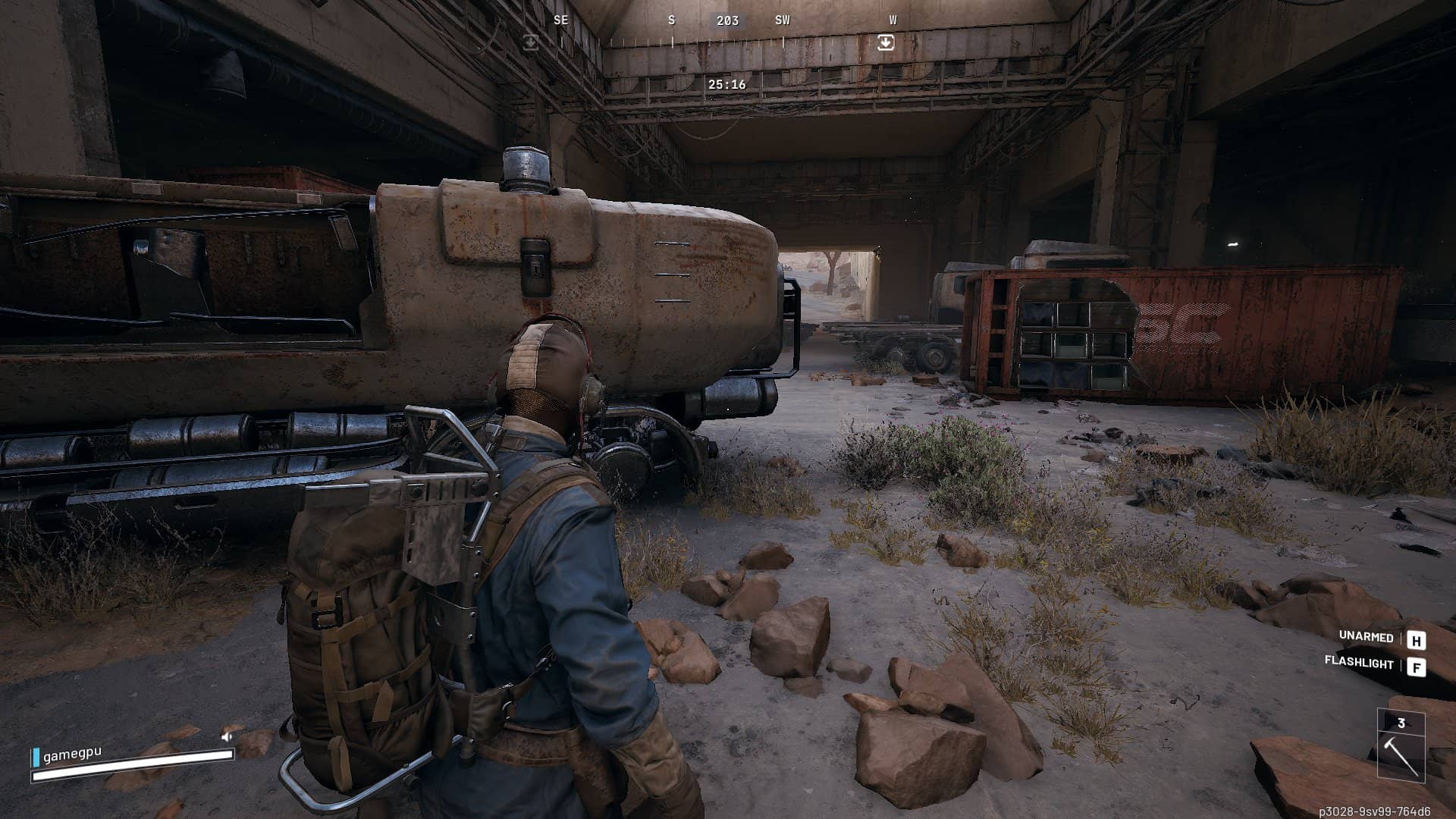Click the faded extraction marker near SE

[531, 43]
